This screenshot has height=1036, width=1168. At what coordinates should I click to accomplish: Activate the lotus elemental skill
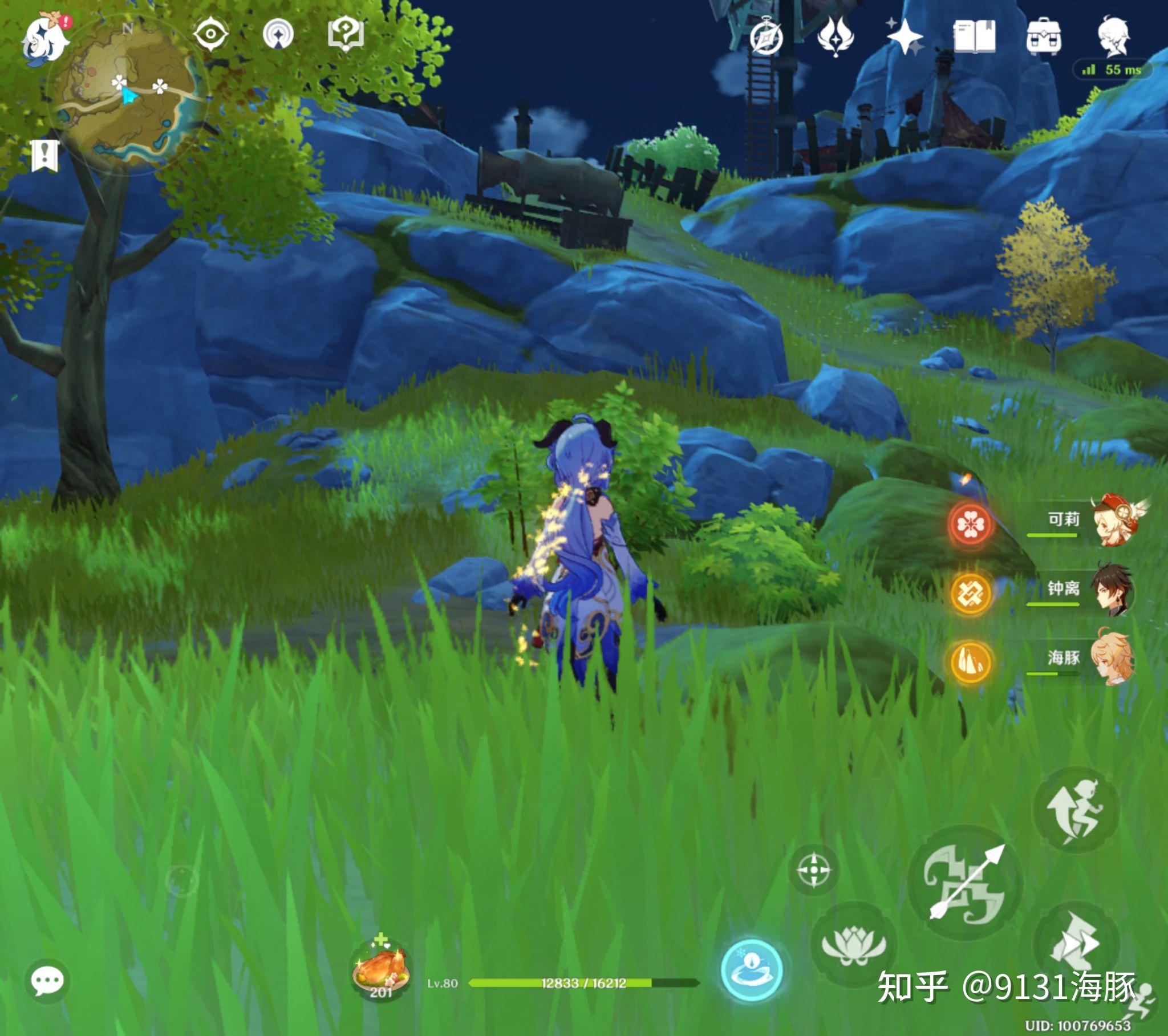coord(854,945)
